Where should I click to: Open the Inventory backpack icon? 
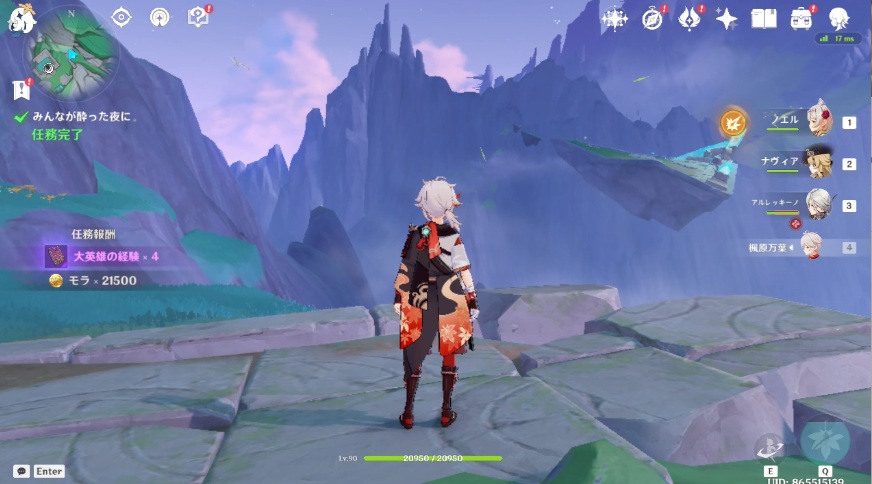[x=801, y=18]
